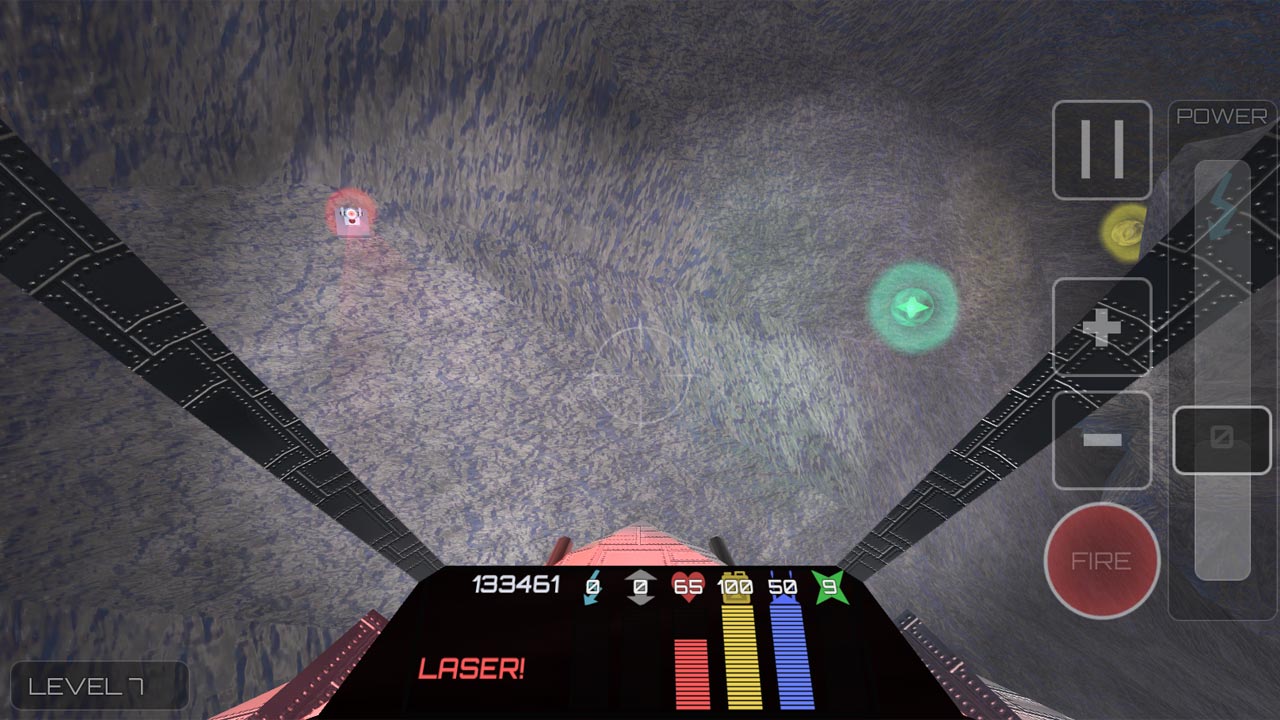
Task: Click the blue descent arrow indicator
Action: [x=590, y=585]
